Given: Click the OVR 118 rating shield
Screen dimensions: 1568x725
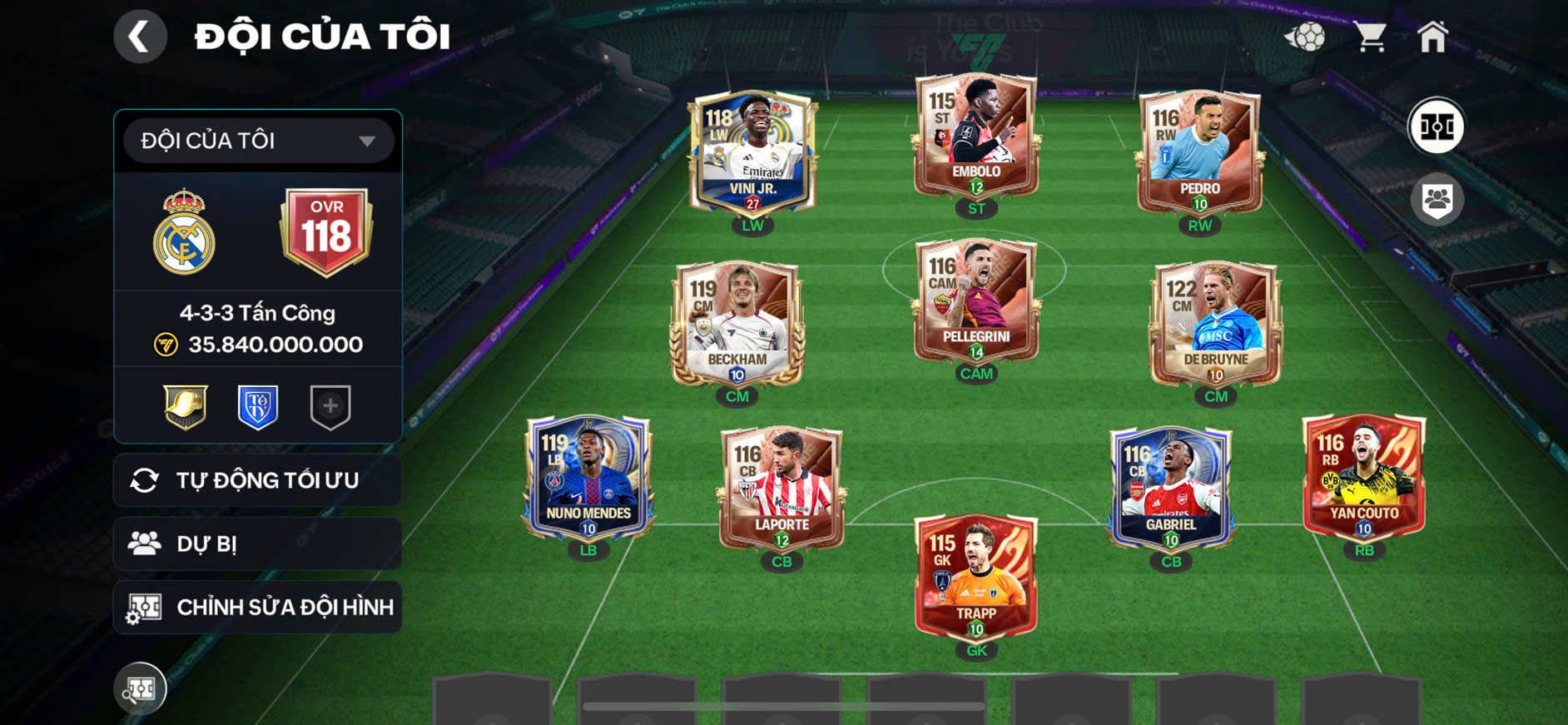Looking at the screenshot, I should click(329, 226).
